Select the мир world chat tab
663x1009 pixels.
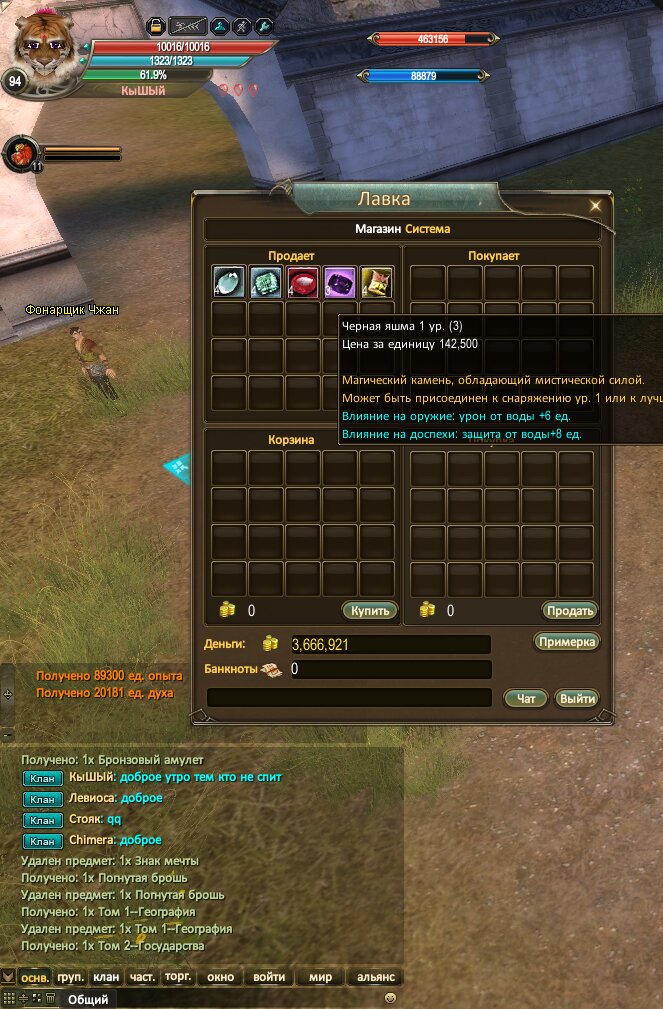click(x=321, y=977)
